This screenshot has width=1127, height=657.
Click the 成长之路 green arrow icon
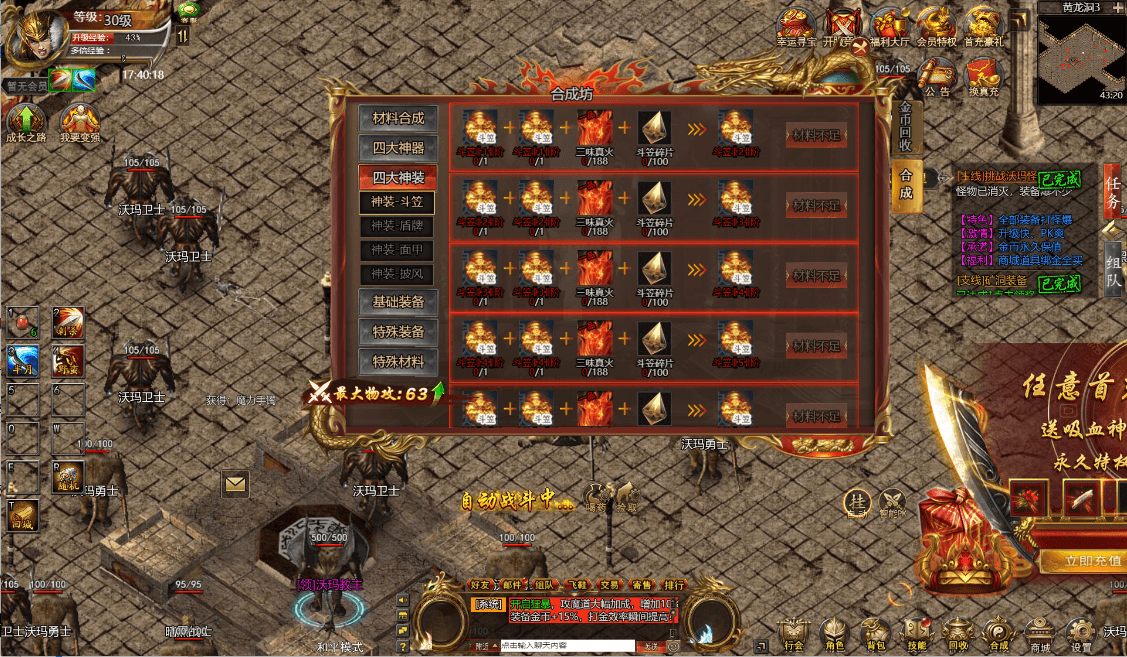click(26, 123)
